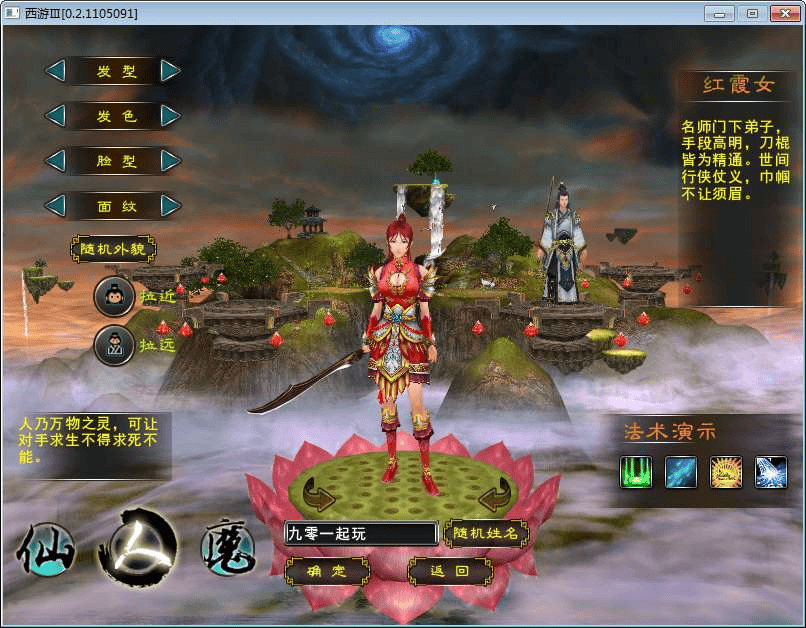Zoom in with the 拉近 portrait button
The image size is (806, 628).
(x=113, y=296)
